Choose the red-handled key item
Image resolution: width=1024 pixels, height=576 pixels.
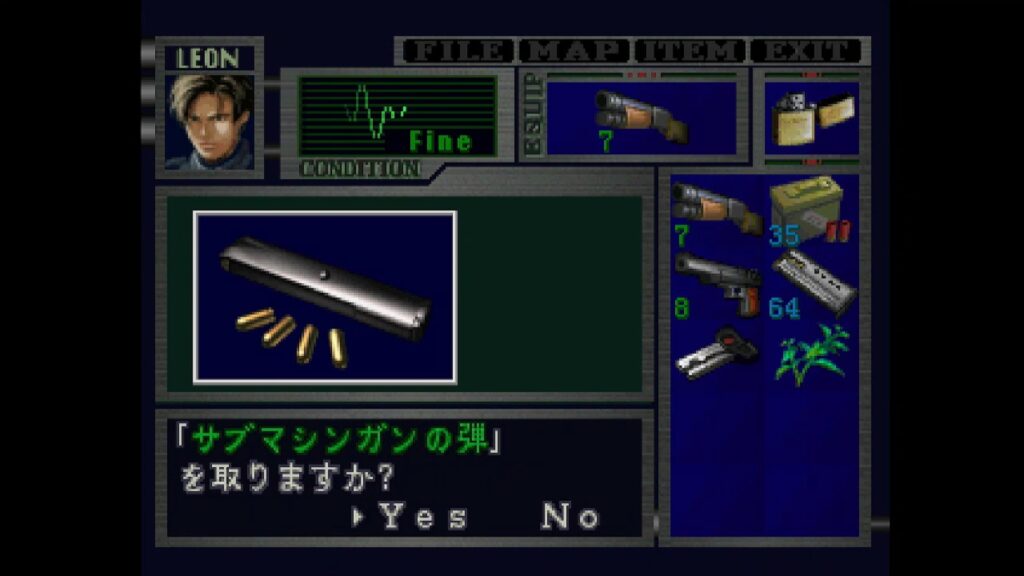point(716,354)
